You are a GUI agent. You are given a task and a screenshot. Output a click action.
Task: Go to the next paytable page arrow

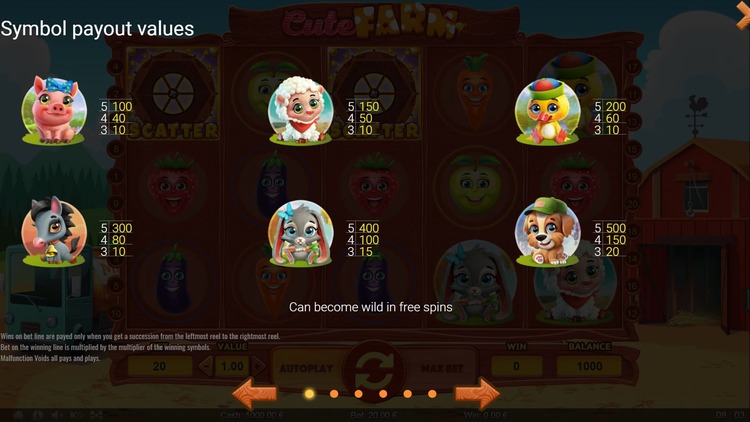477,392
